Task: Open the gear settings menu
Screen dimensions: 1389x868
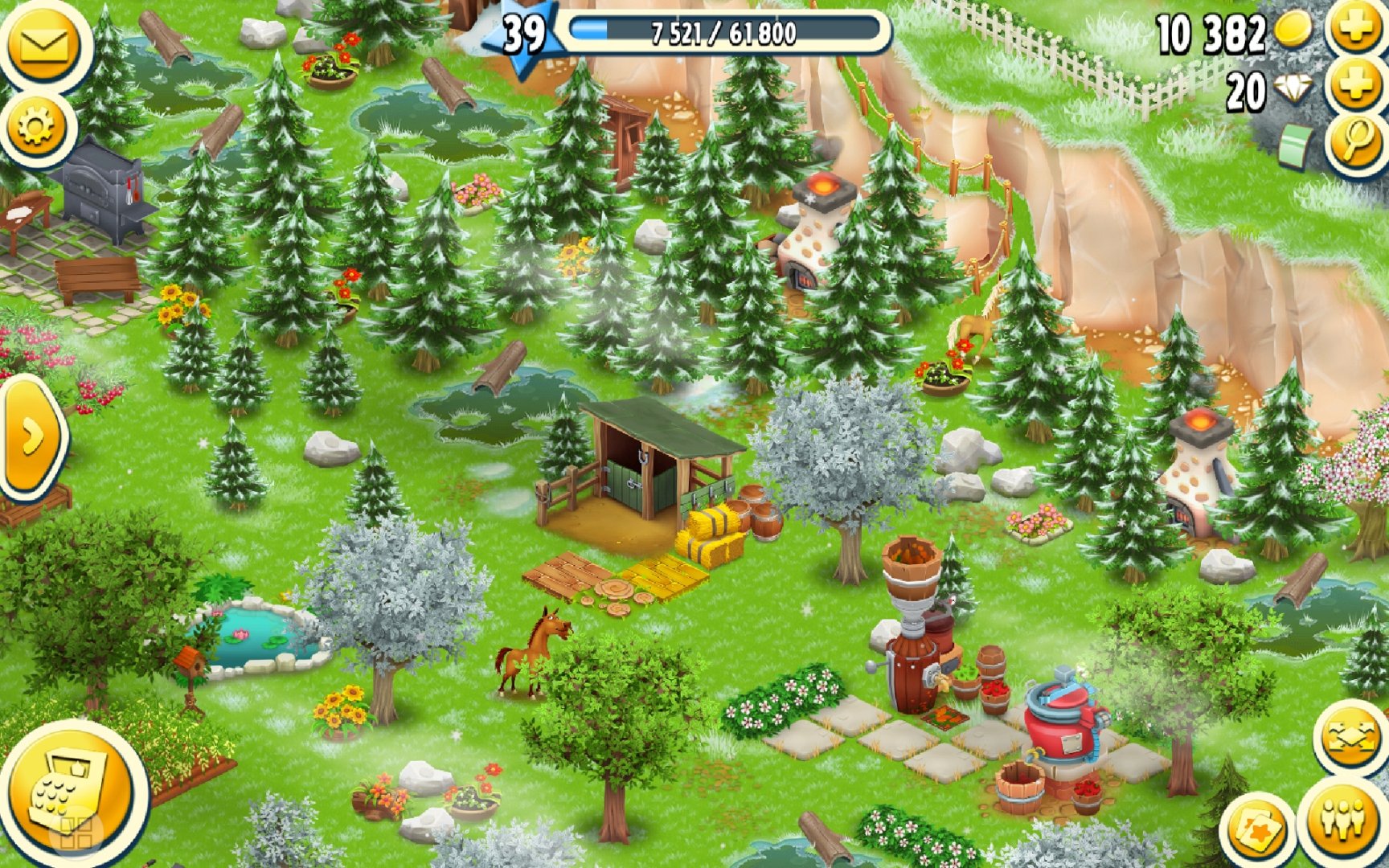Action: [37, 126]
